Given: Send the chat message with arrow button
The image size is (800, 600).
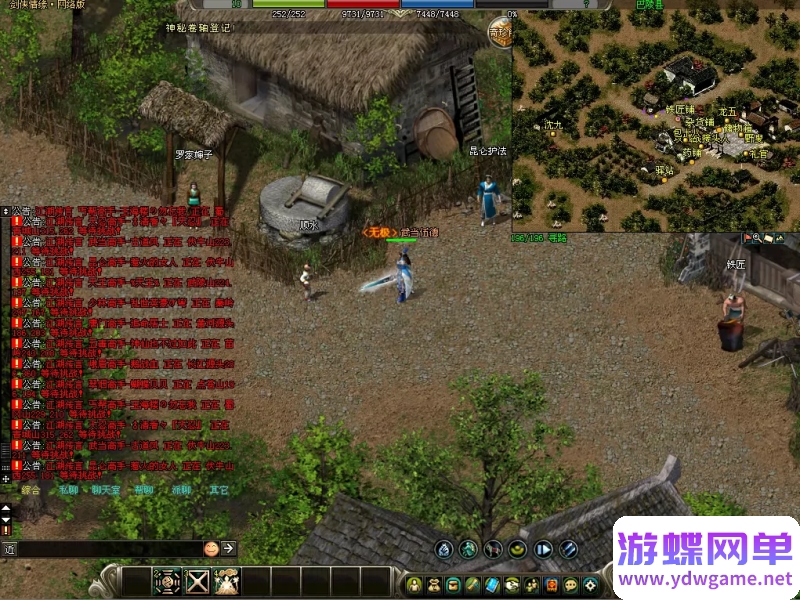Looking at the screenshot, I should 229,549.
